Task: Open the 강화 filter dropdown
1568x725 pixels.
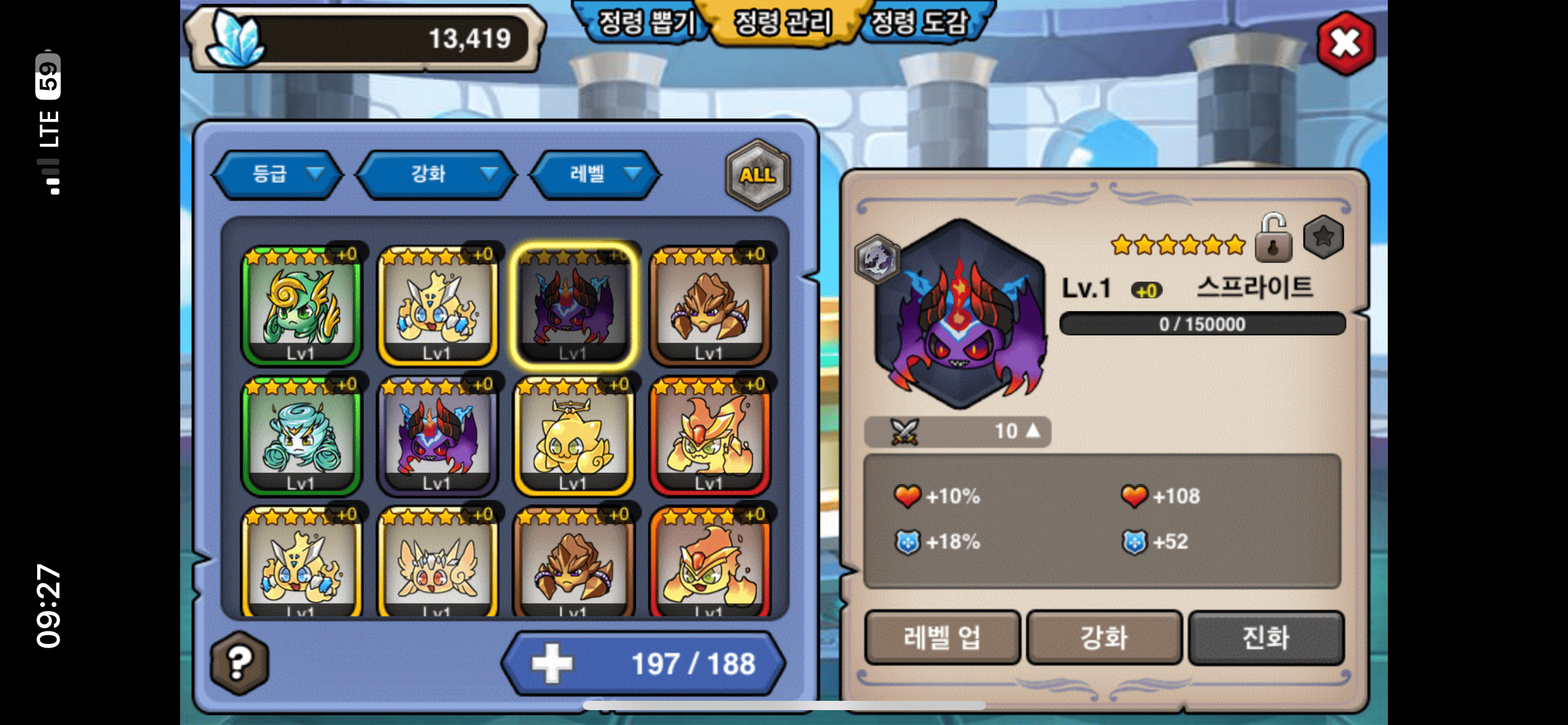Action: 437,174
